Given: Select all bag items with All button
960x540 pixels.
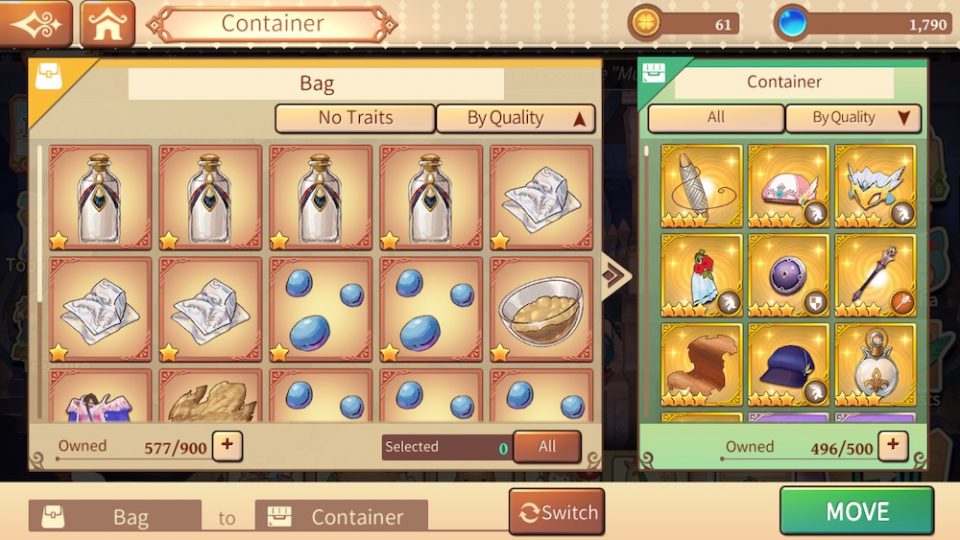Looking at the screenshot, I should (x=547, y=447).
